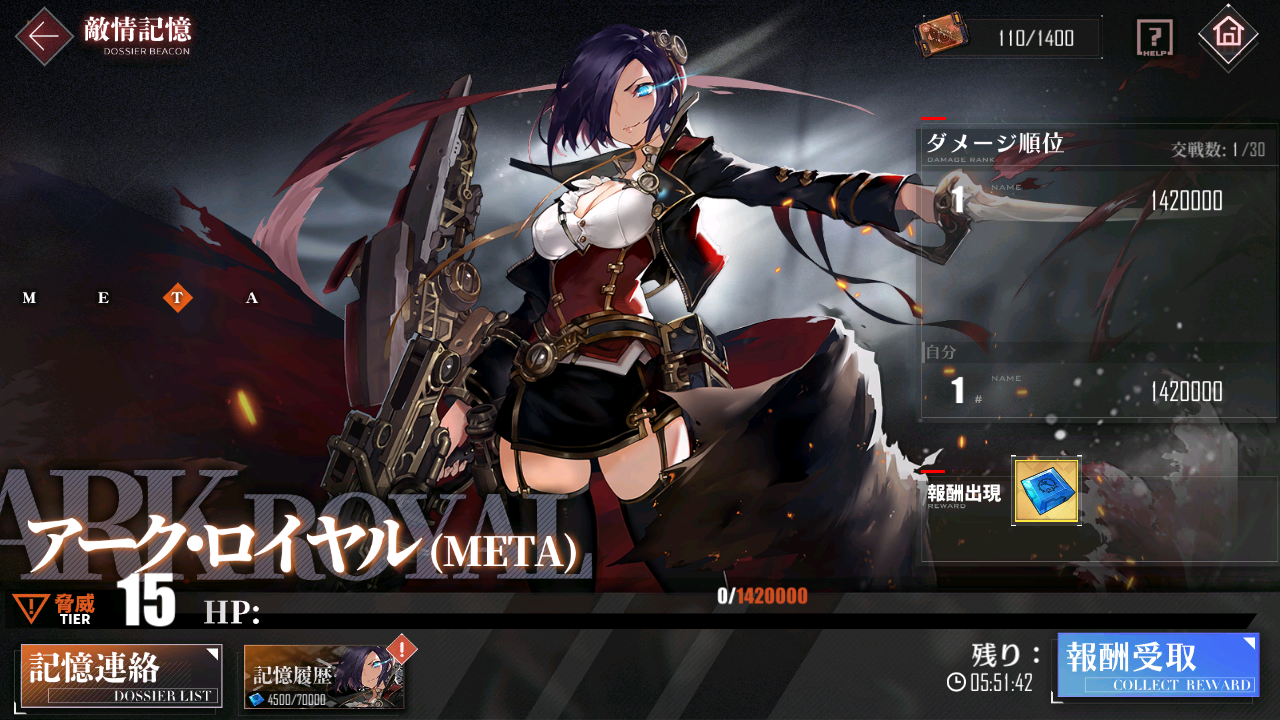
Task: Collect reward with 報酬受取 button
Action: coord(1158,664)
